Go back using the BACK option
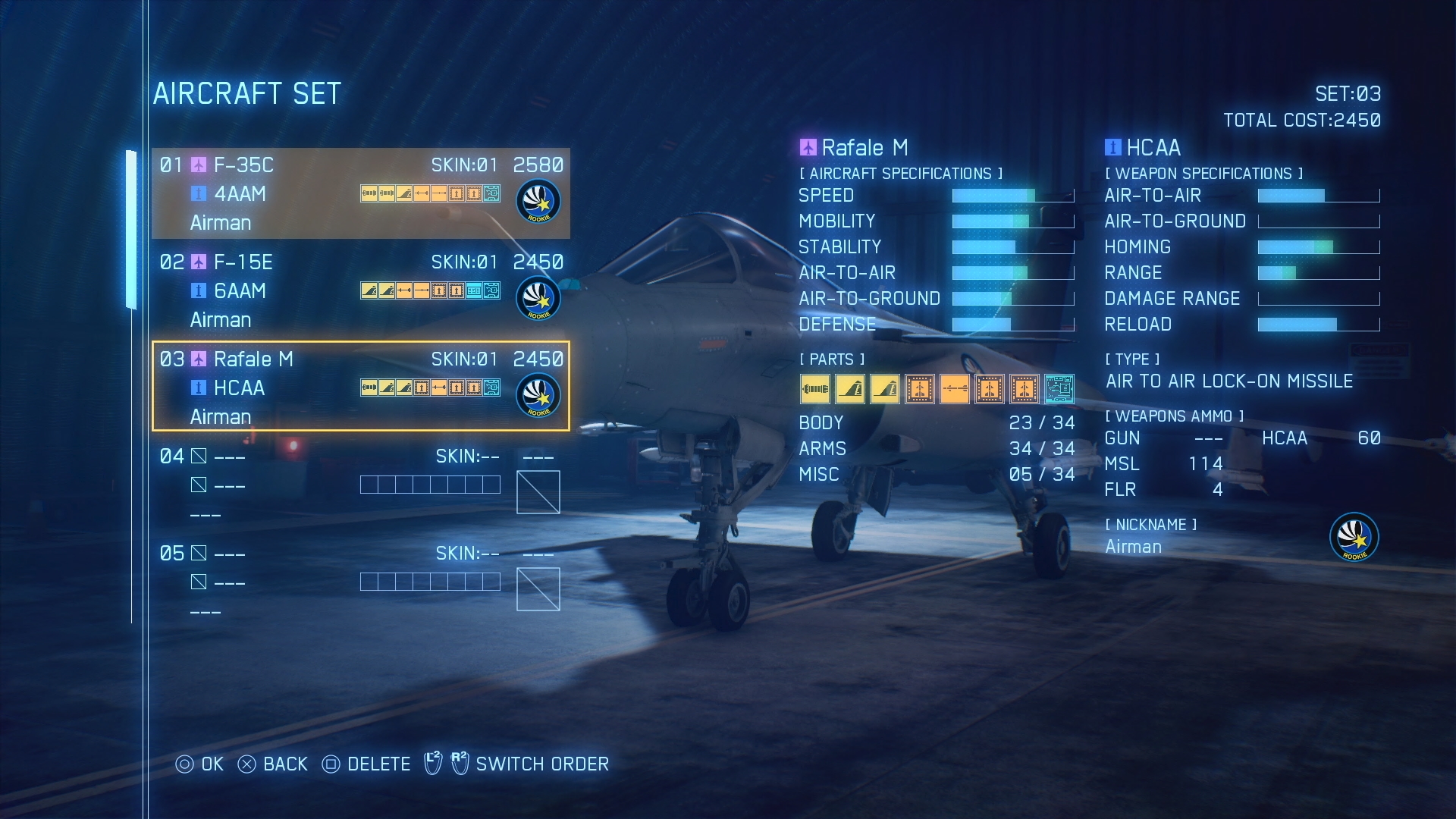 pos(273,764)
